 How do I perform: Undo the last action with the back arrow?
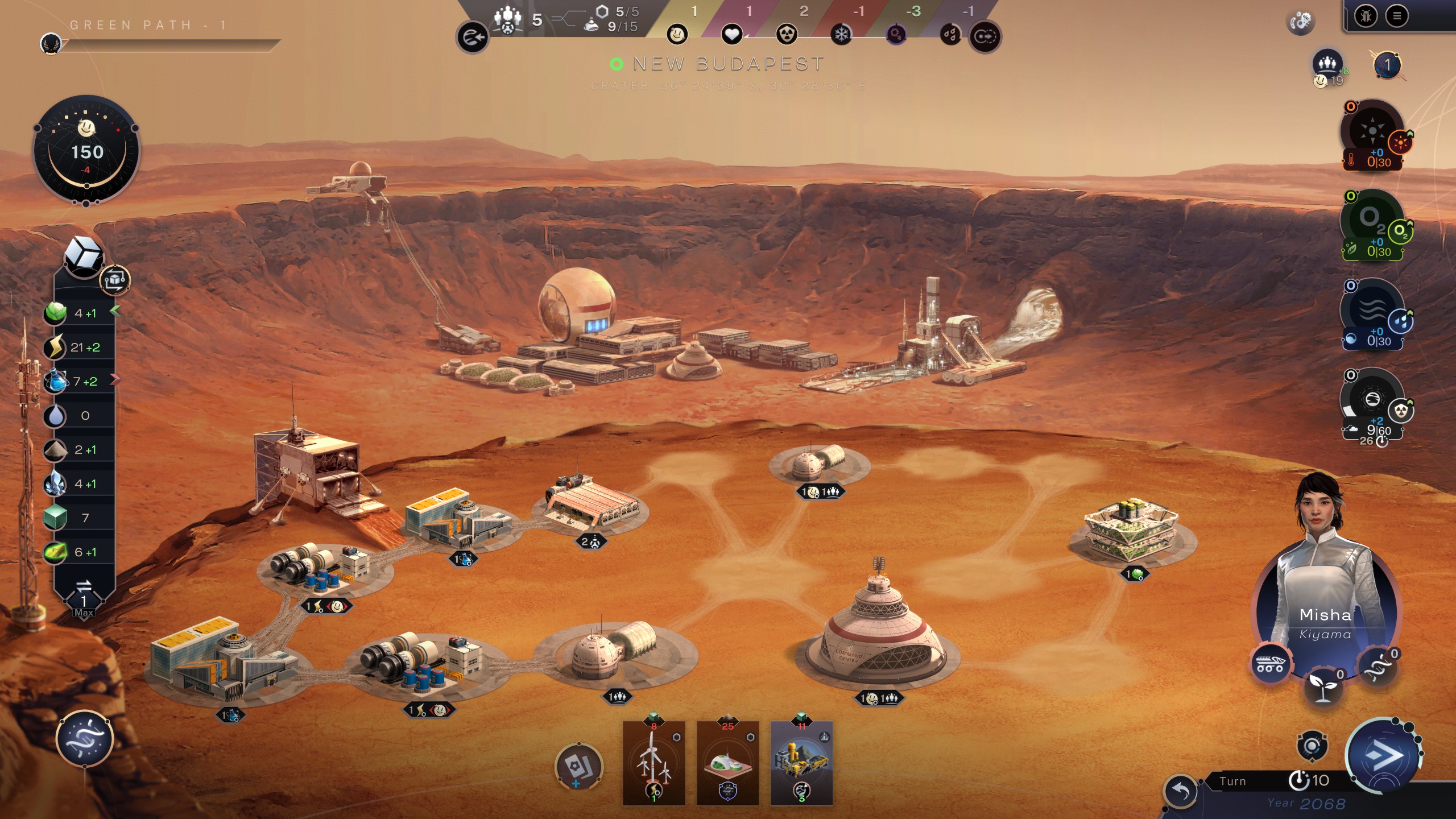click(x=1181, y=791)
